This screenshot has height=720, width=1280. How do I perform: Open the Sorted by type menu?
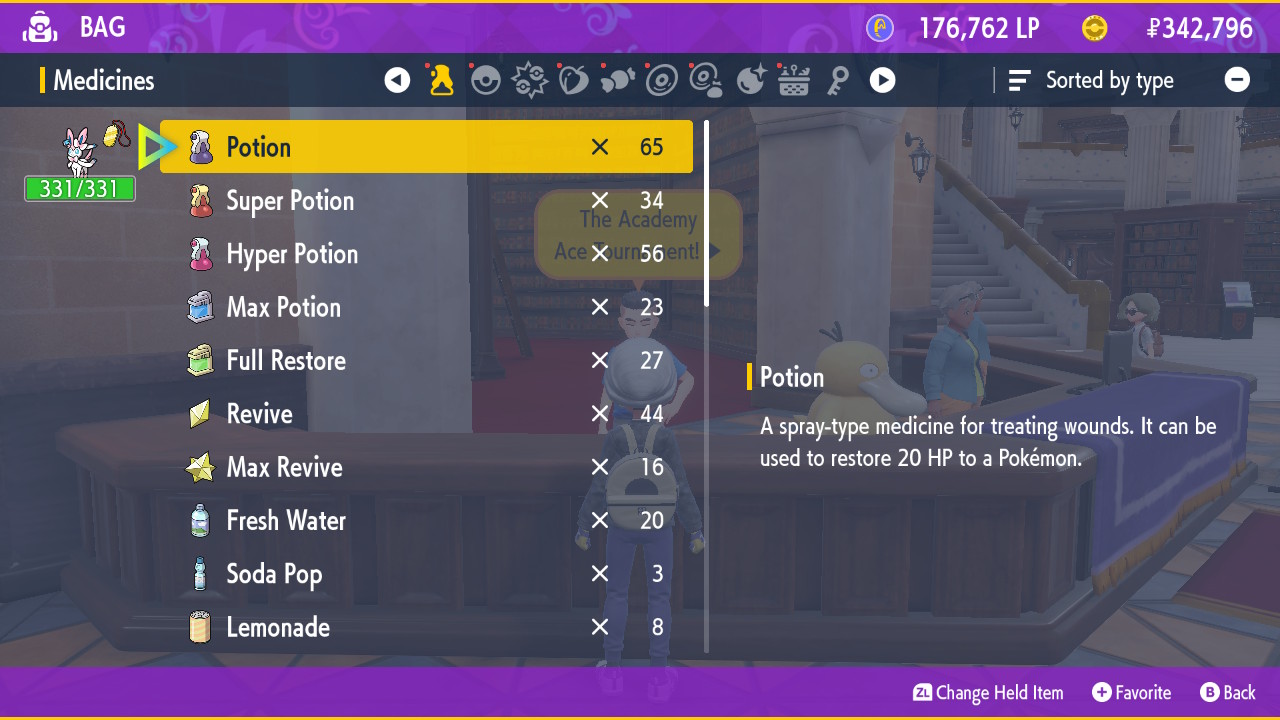point(1091,80)
